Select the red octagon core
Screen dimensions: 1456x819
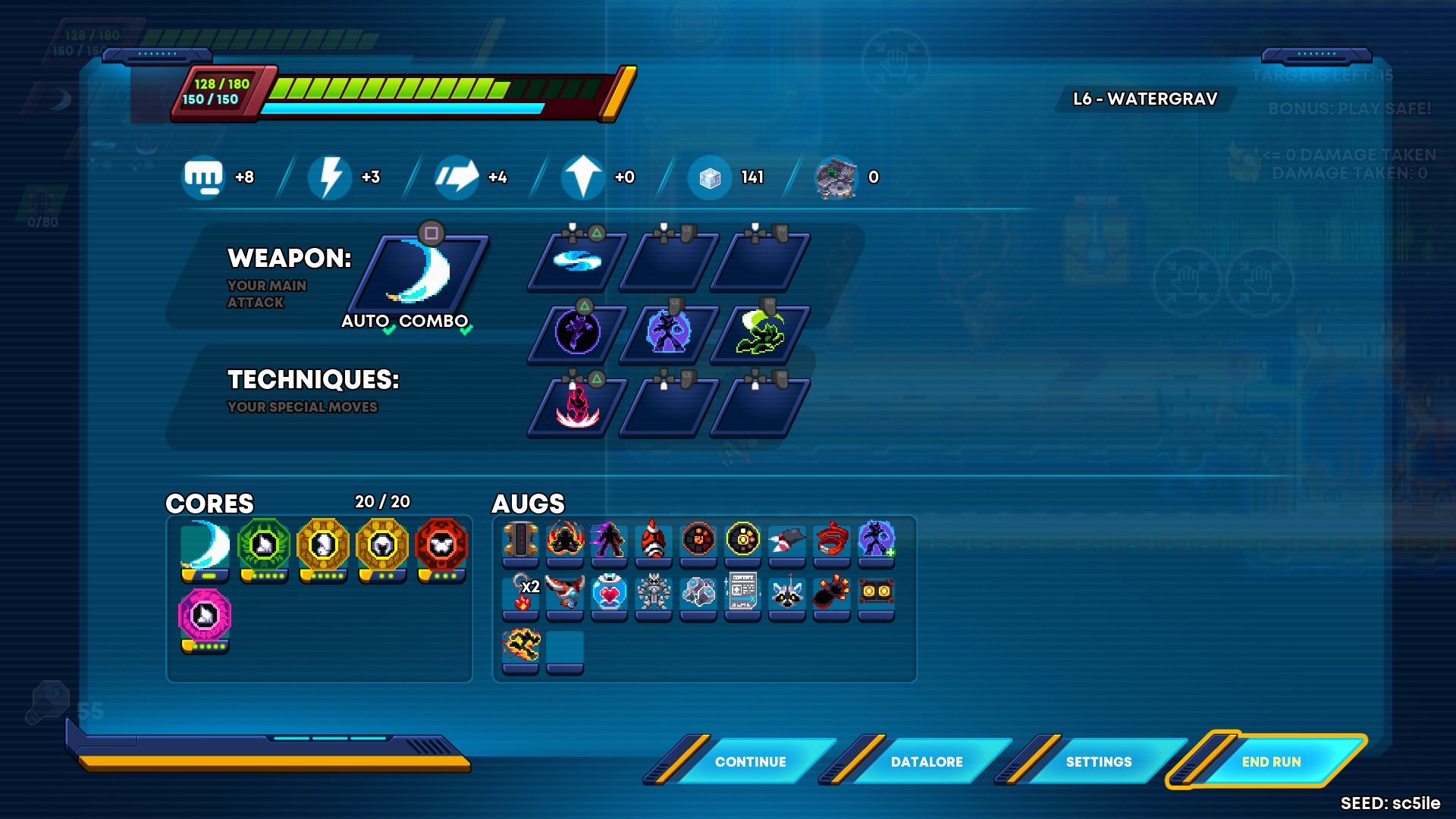click(x=441, y=545)
